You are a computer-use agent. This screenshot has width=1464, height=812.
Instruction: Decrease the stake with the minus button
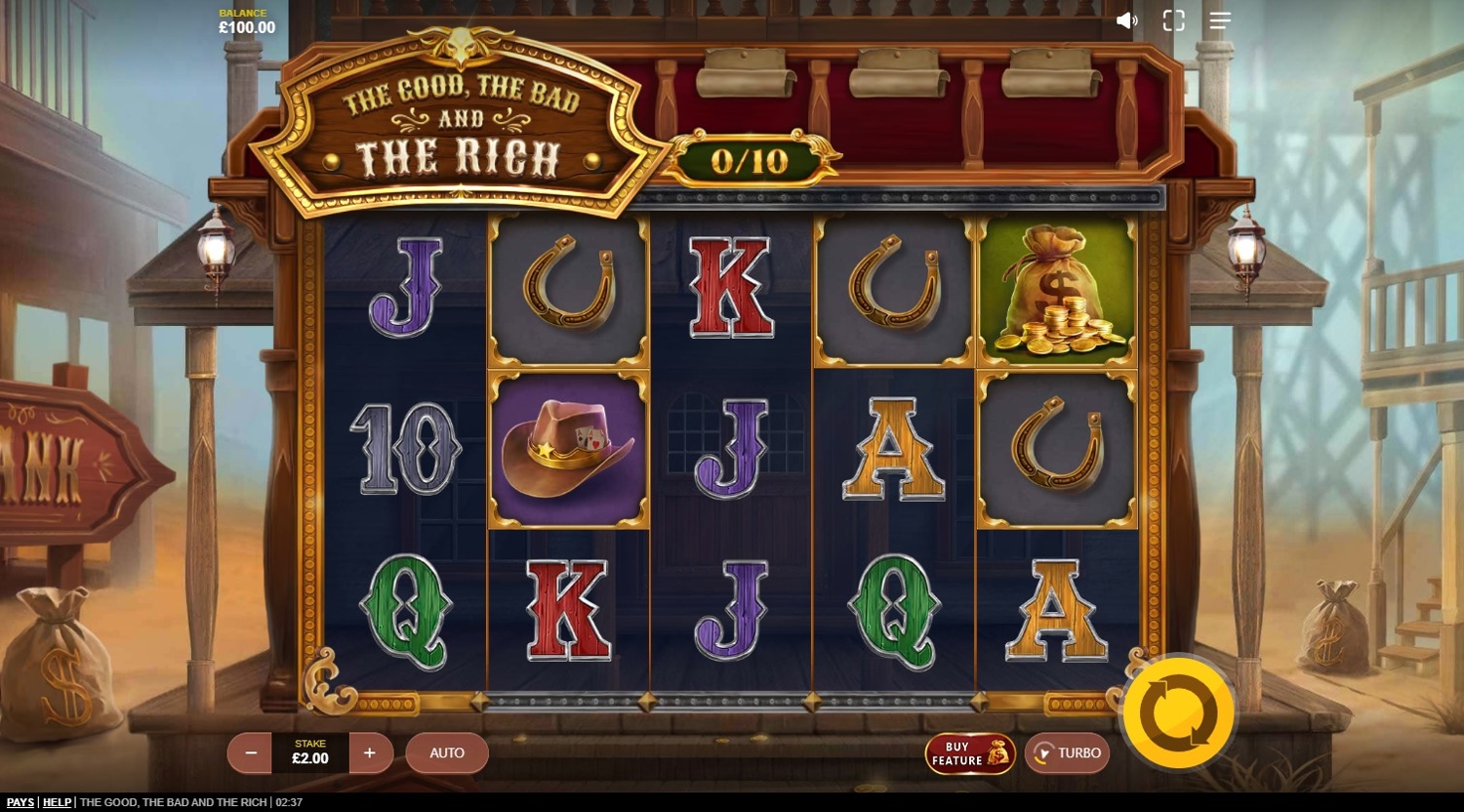pos(251,752)
